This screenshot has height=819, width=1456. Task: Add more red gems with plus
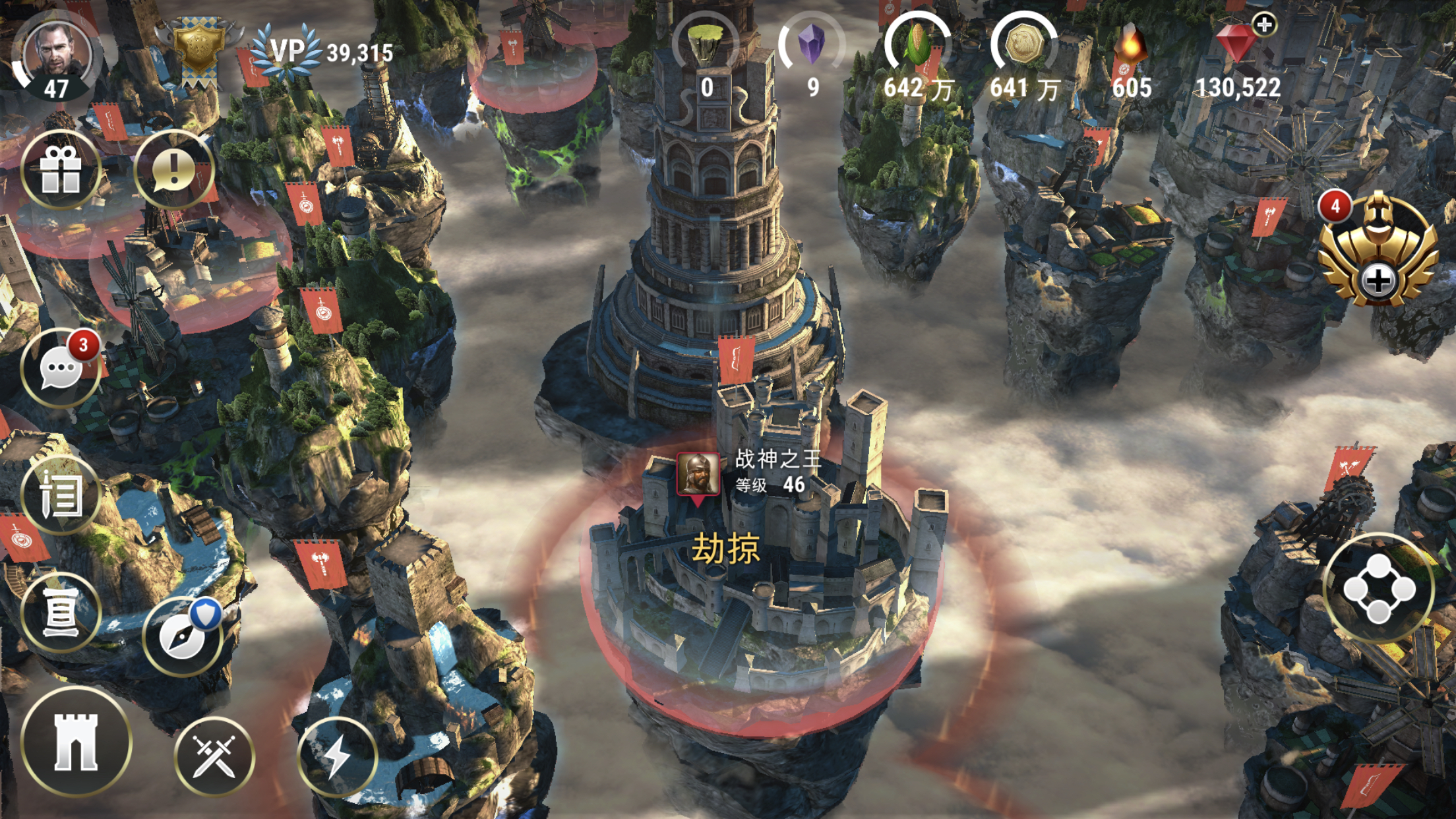pos(1263,26)
